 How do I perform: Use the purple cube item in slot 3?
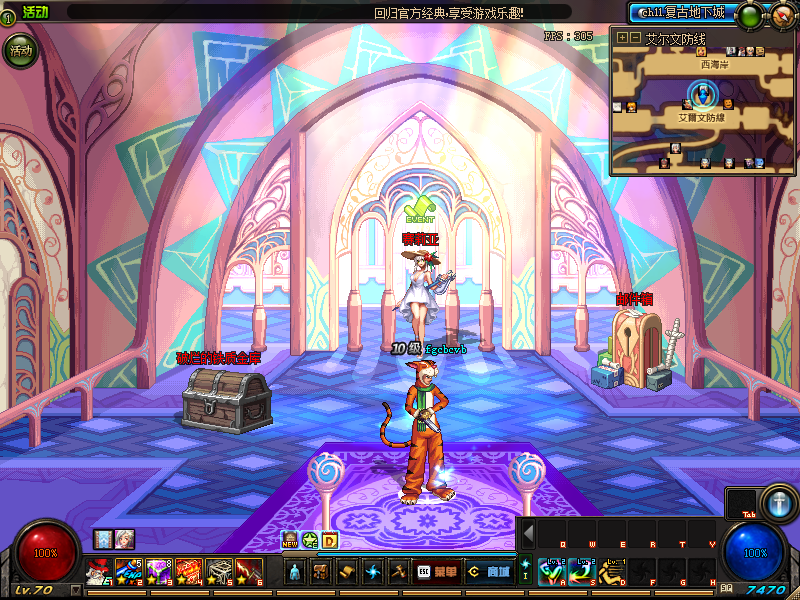(157, 572)
